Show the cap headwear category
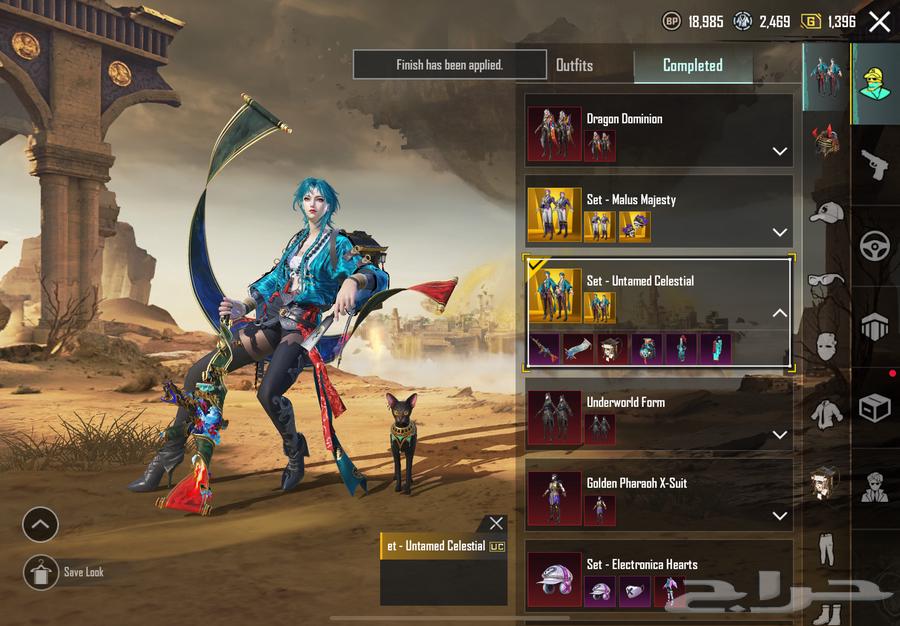 point(826,212)
